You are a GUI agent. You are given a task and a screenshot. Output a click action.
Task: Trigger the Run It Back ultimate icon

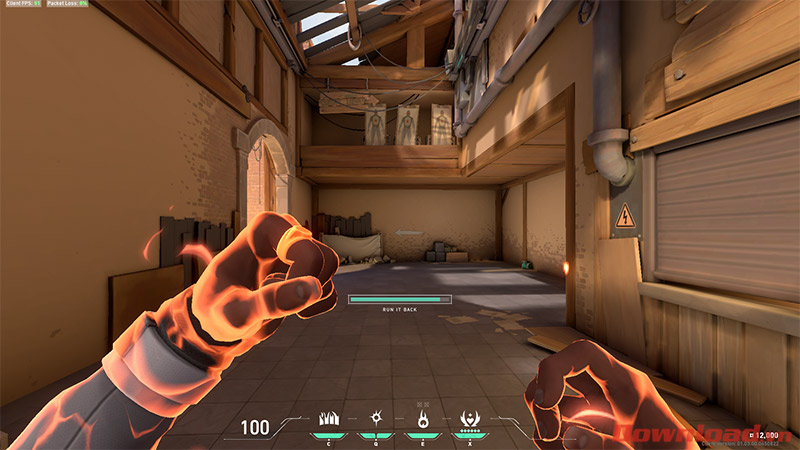(x=469, y=419)
